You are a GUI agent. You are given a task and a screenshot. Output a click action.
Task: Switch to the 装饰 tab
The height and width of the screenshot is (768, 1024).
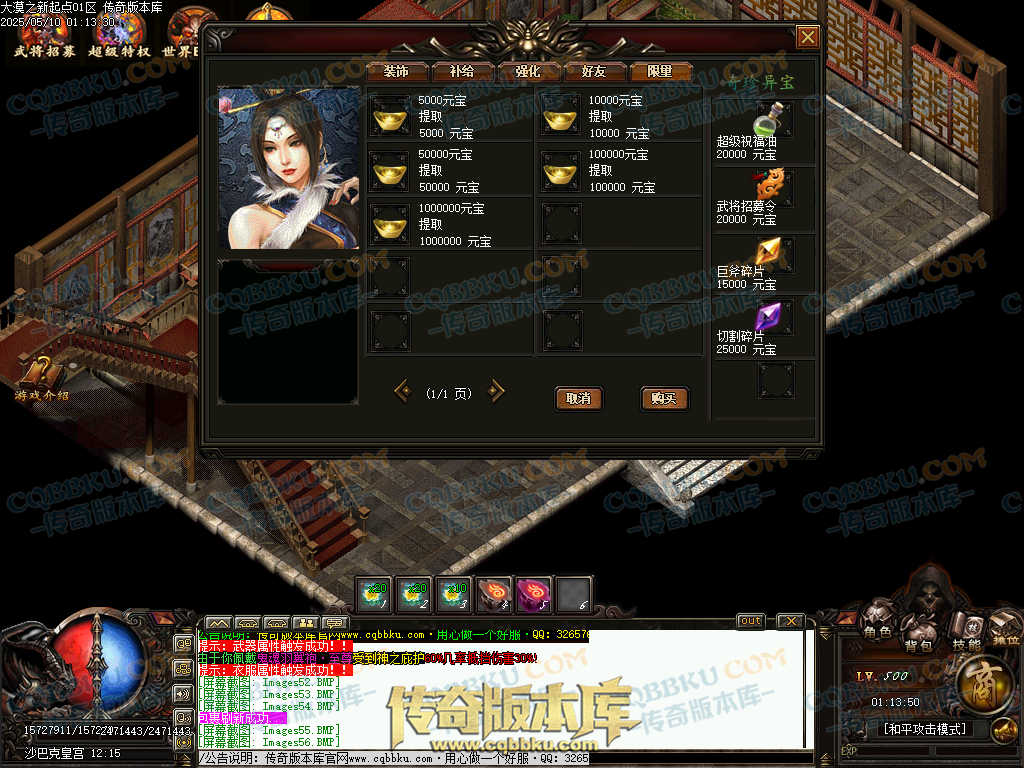point(396,72)
